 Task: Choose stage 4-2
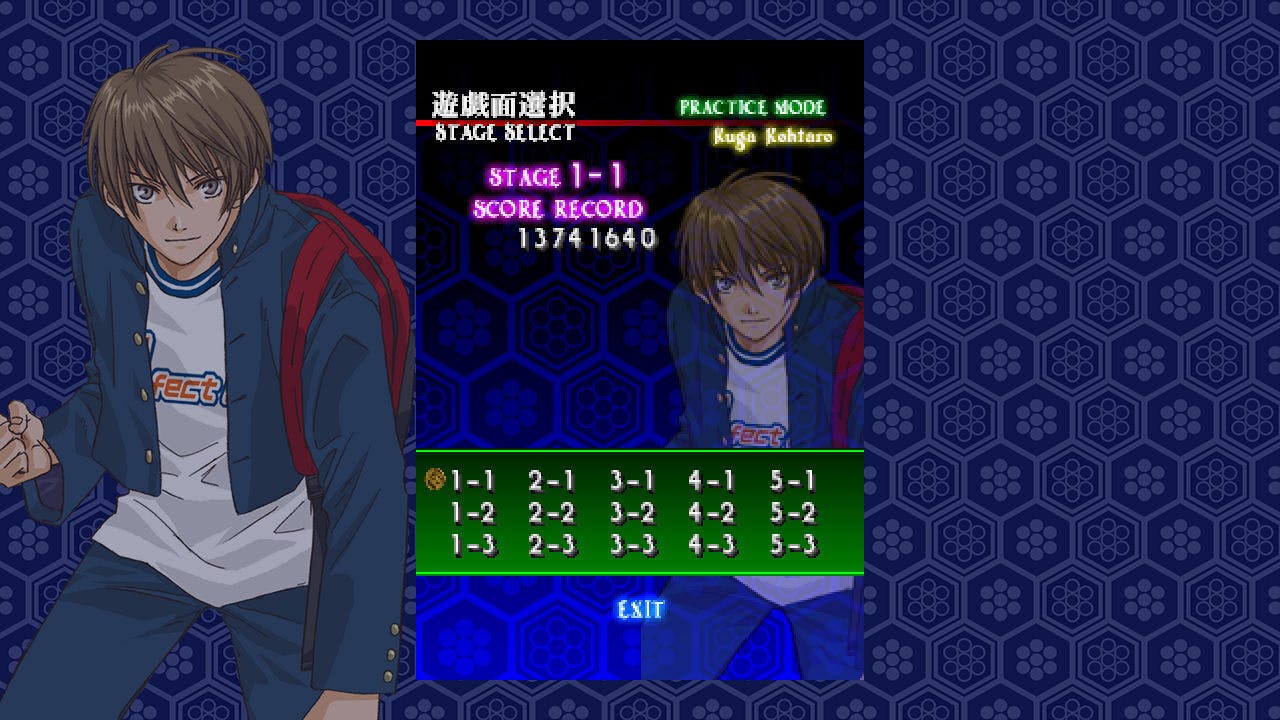click(712, 513)
